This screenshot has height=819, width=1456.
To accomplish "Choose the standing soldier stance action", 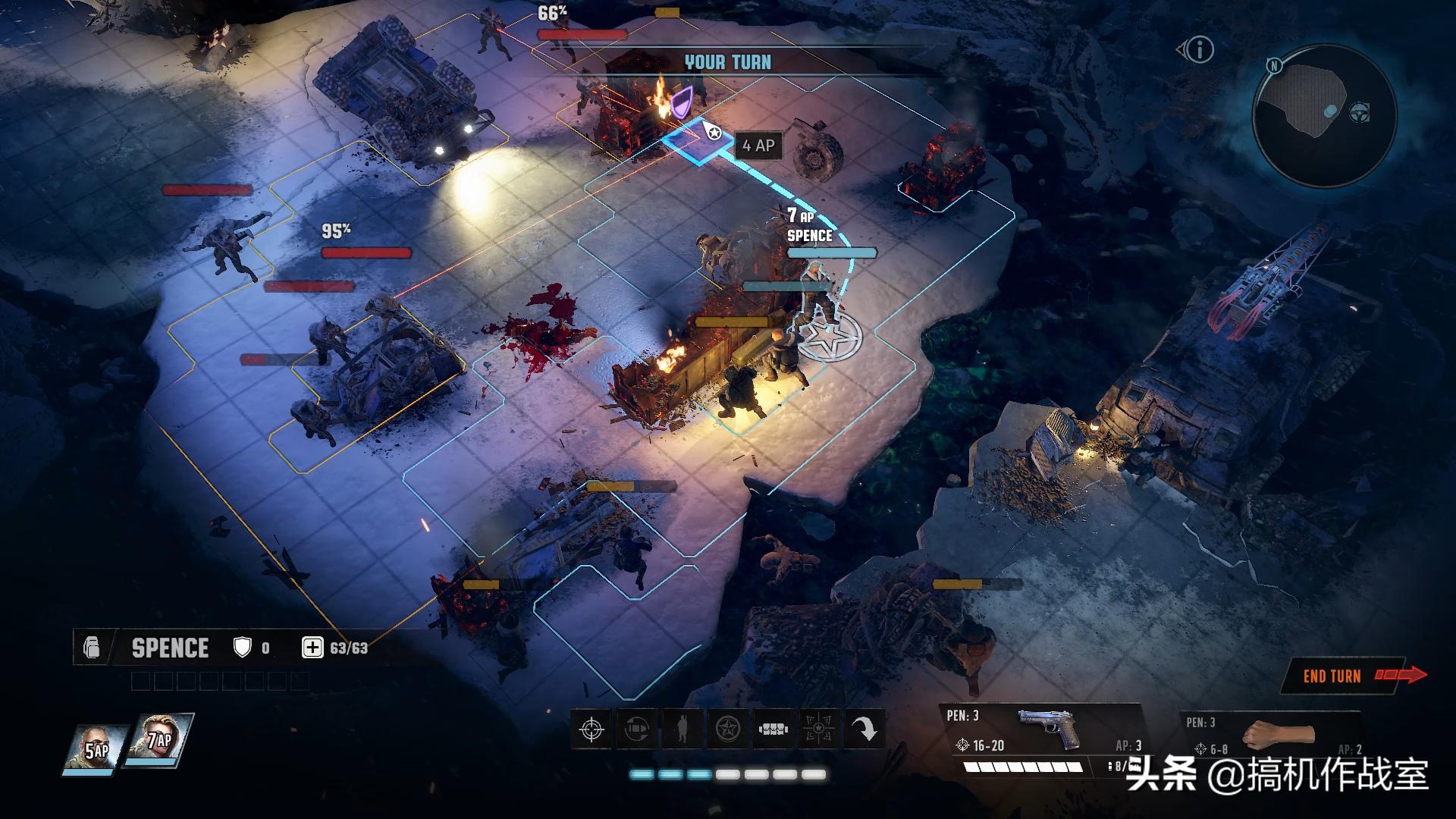I will click(682, 730).
